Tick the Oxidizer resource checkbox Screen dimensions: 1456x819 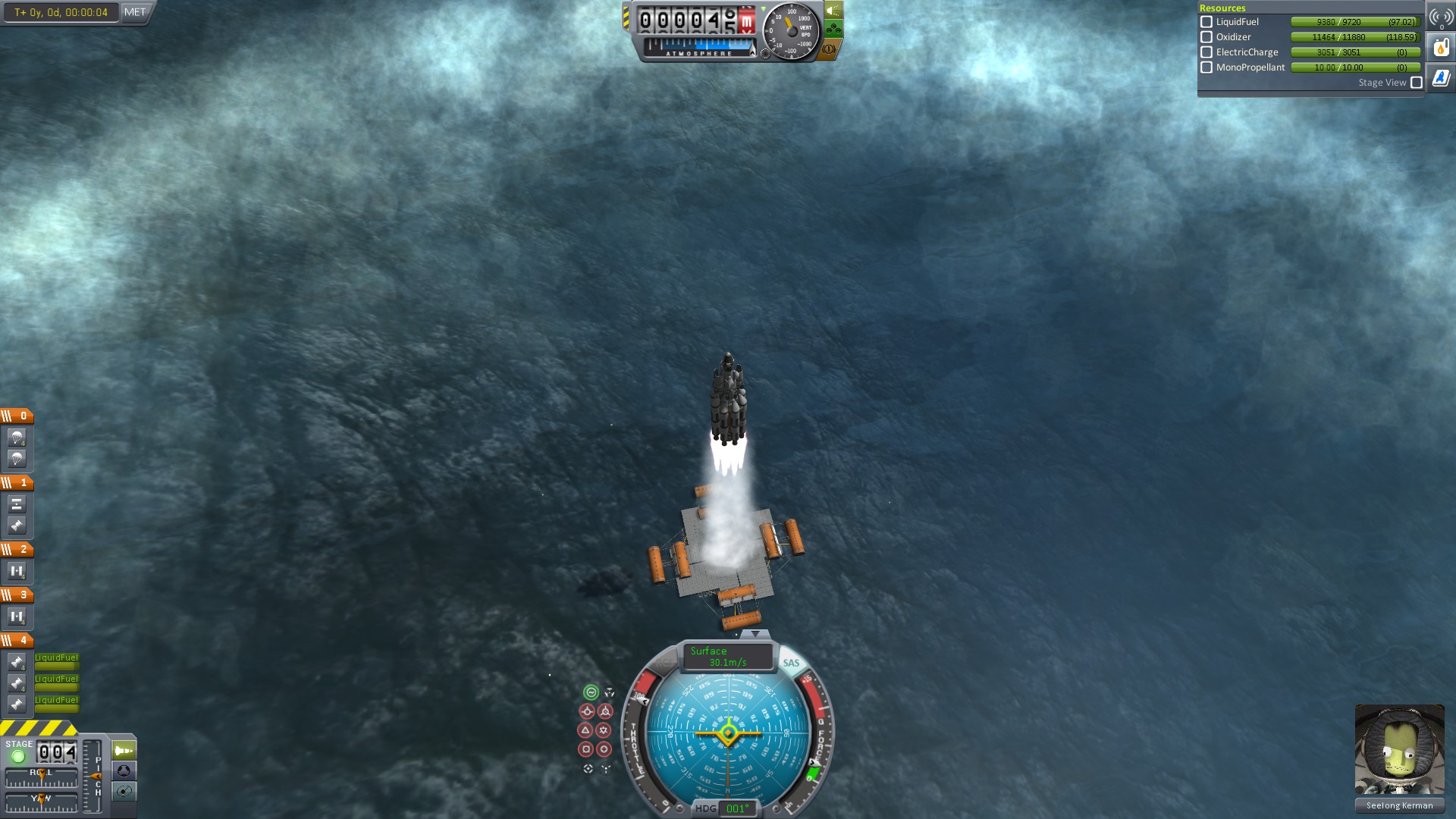pos(1207,37)
